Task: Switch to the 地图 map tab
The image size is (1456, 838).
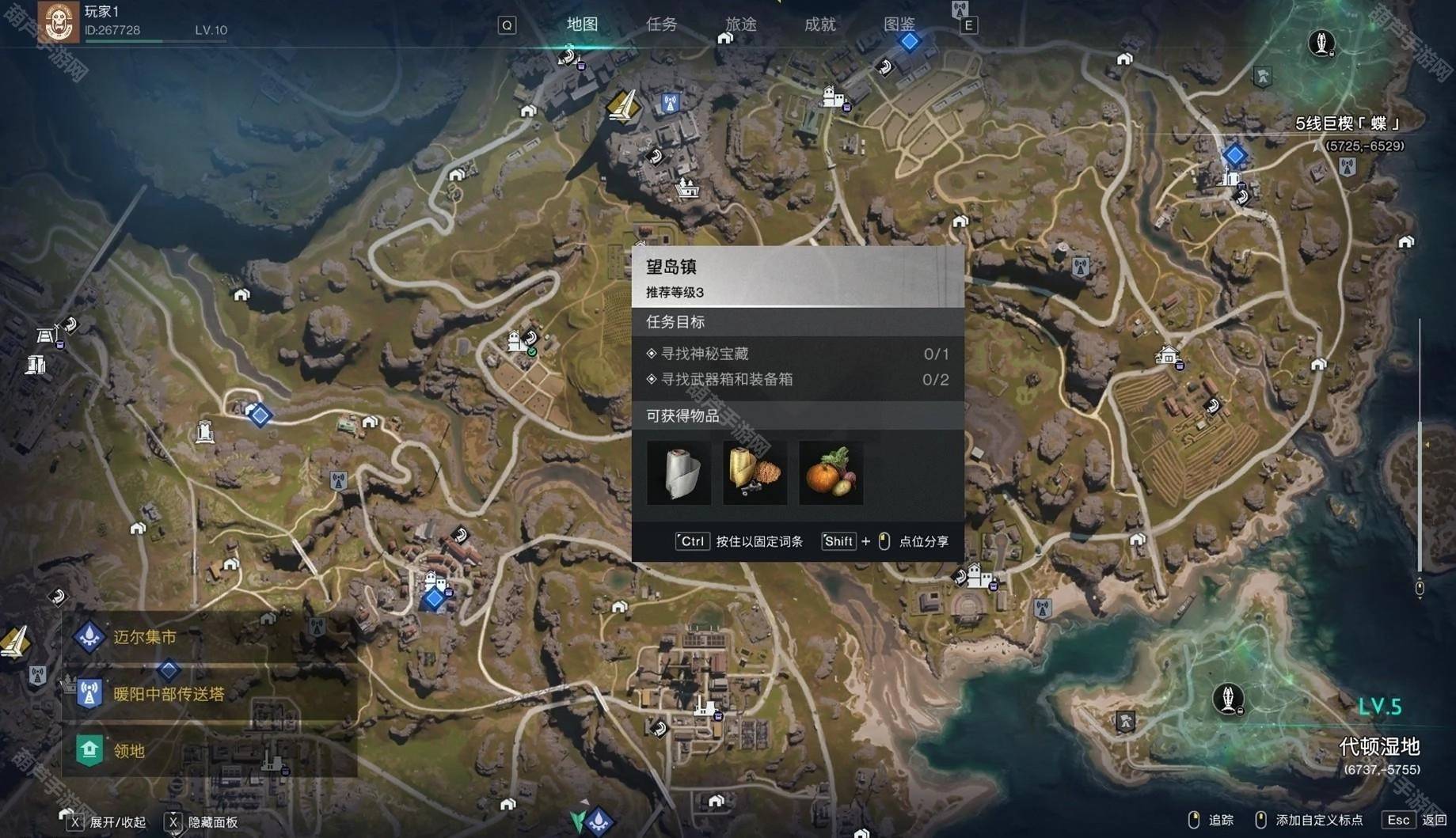Action: pyautogui.click(x=582, y=25)
